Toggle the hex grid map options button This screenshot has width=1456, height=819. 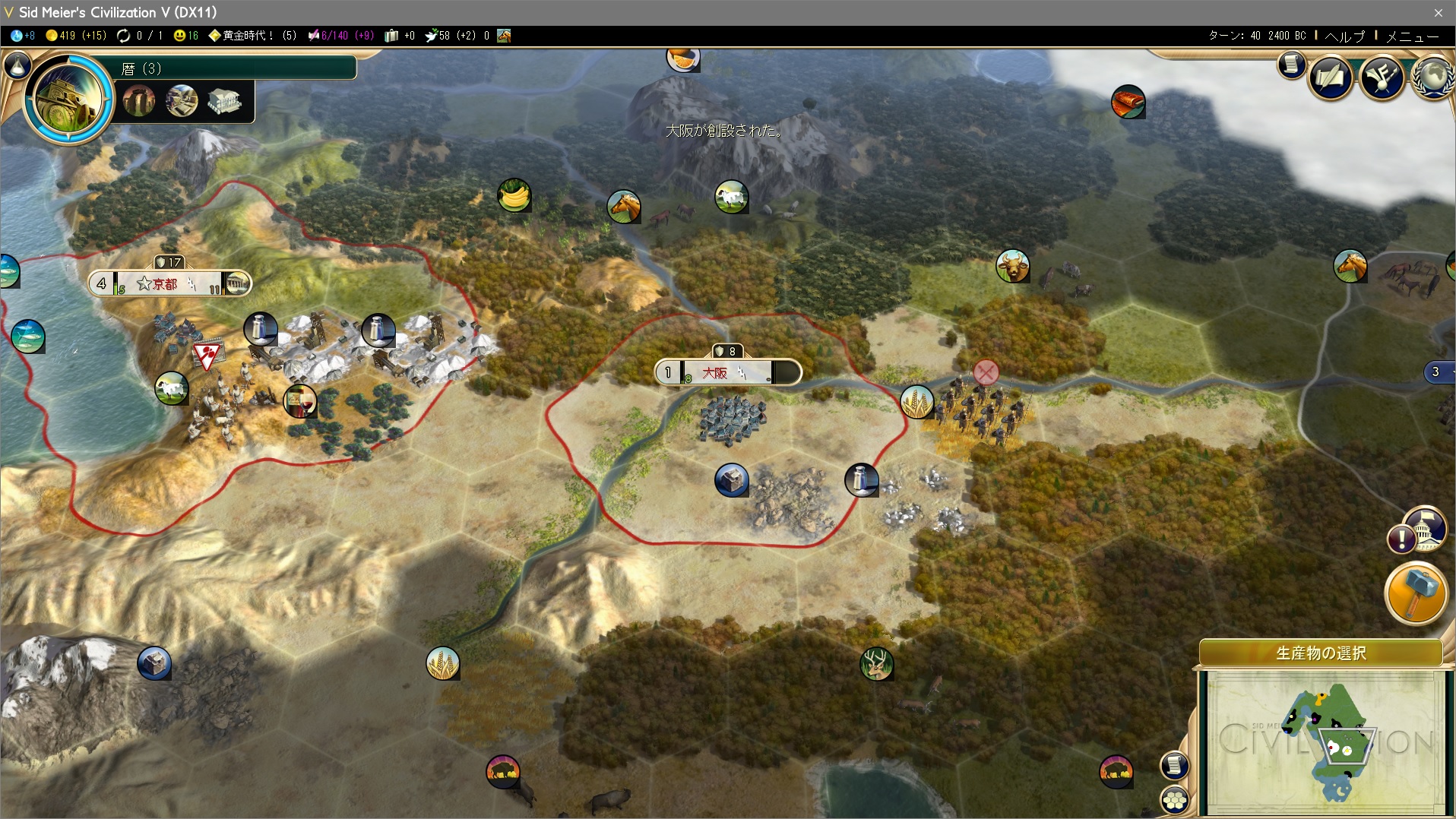pos(1175,799)
